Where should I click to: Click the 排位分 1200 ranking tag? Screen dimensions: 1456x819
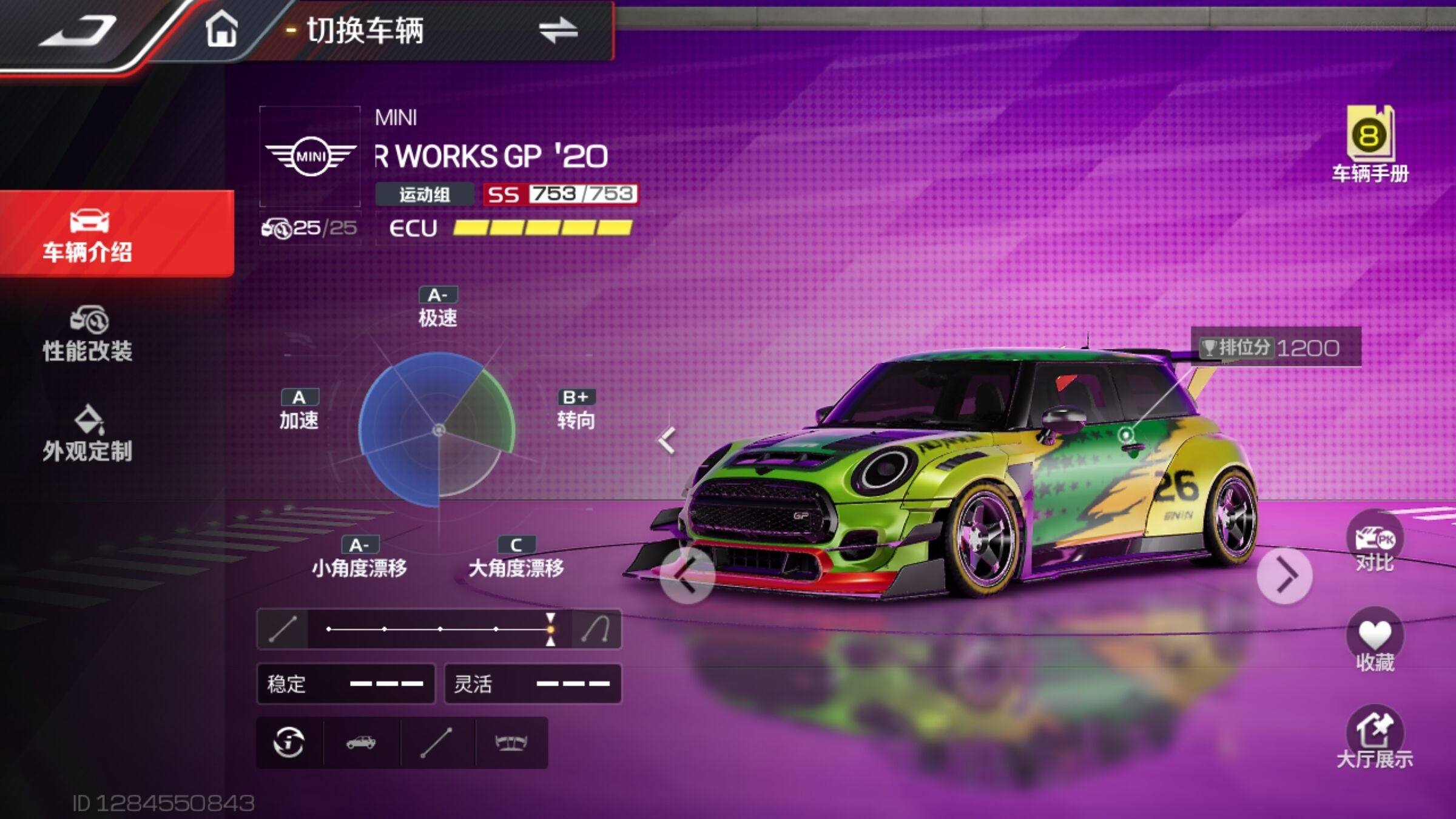coord(1276,348)
